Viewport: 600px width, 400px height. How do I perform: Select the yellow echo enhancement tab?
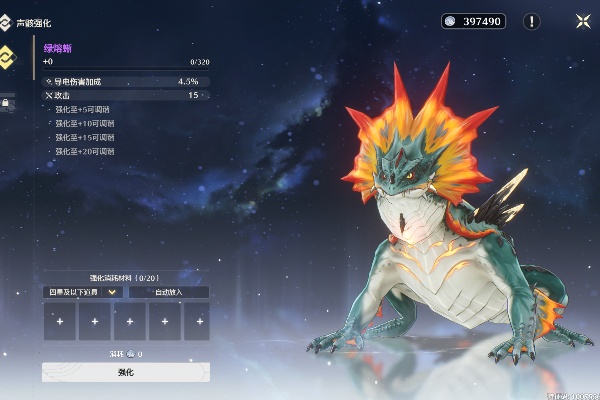click(6, 56)
